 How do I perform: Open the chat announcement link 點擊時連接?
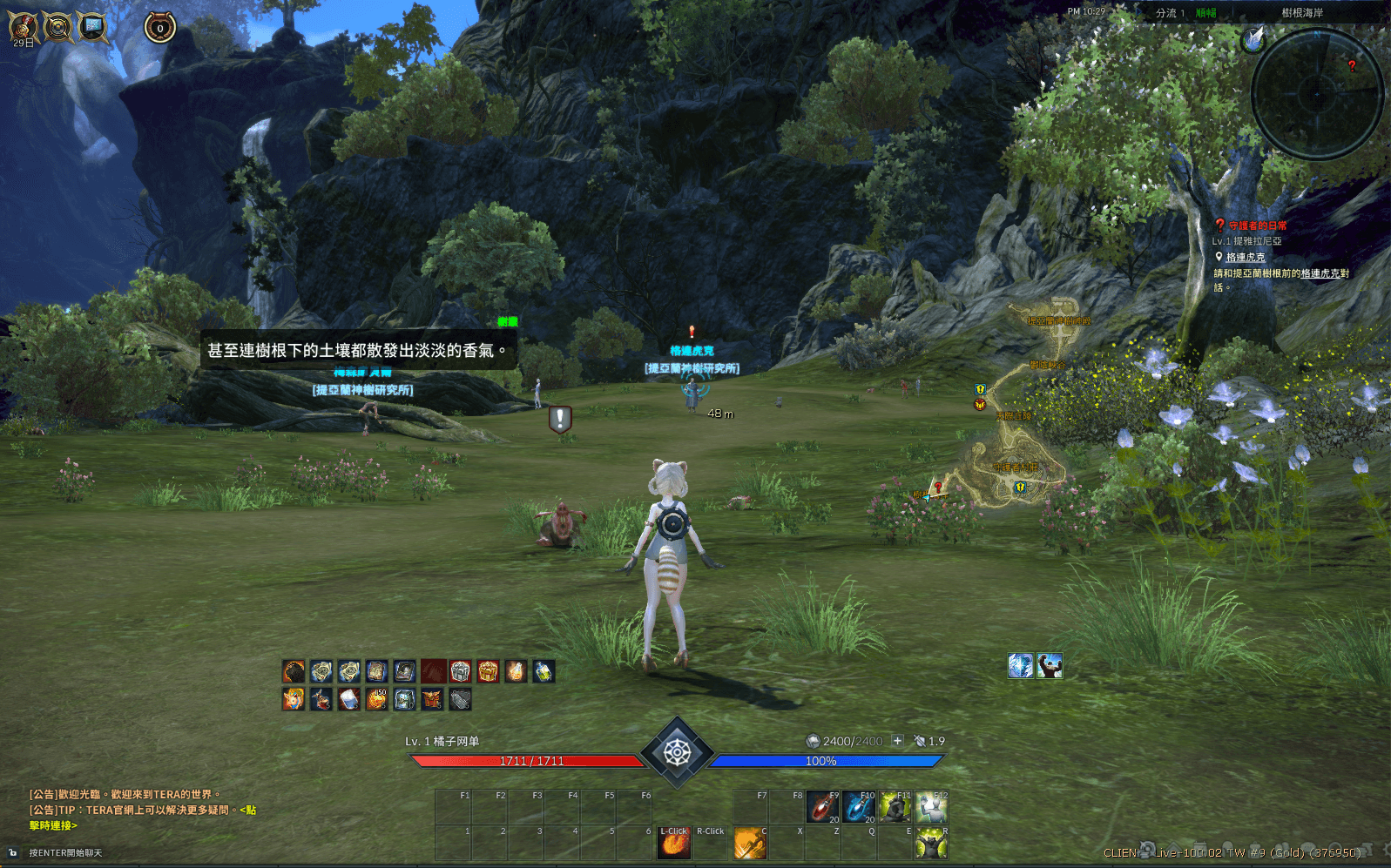point(53,825)
